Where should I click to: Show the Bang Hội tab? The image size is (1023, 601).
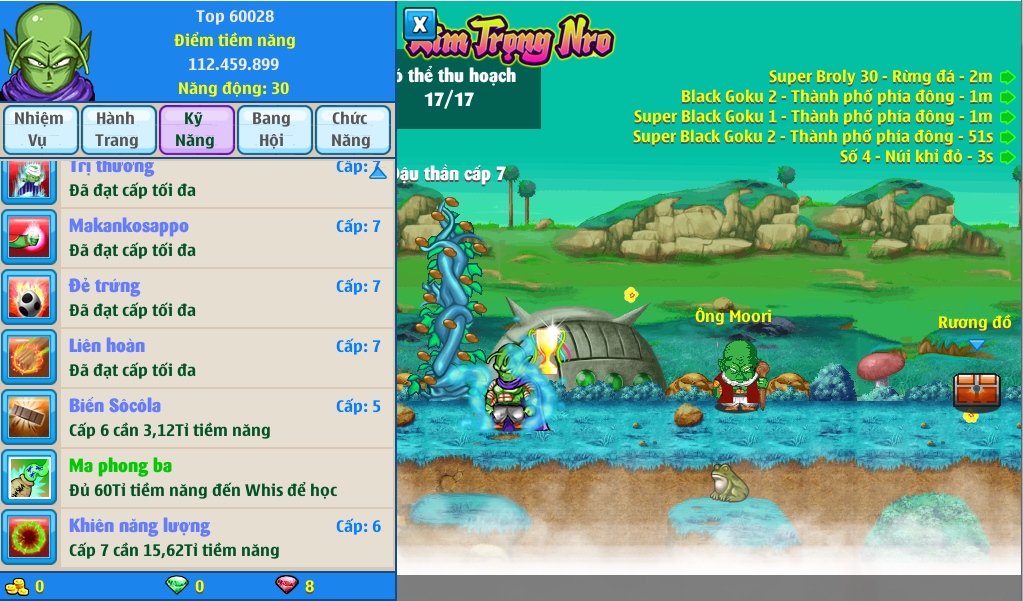(x=271, y=130)
